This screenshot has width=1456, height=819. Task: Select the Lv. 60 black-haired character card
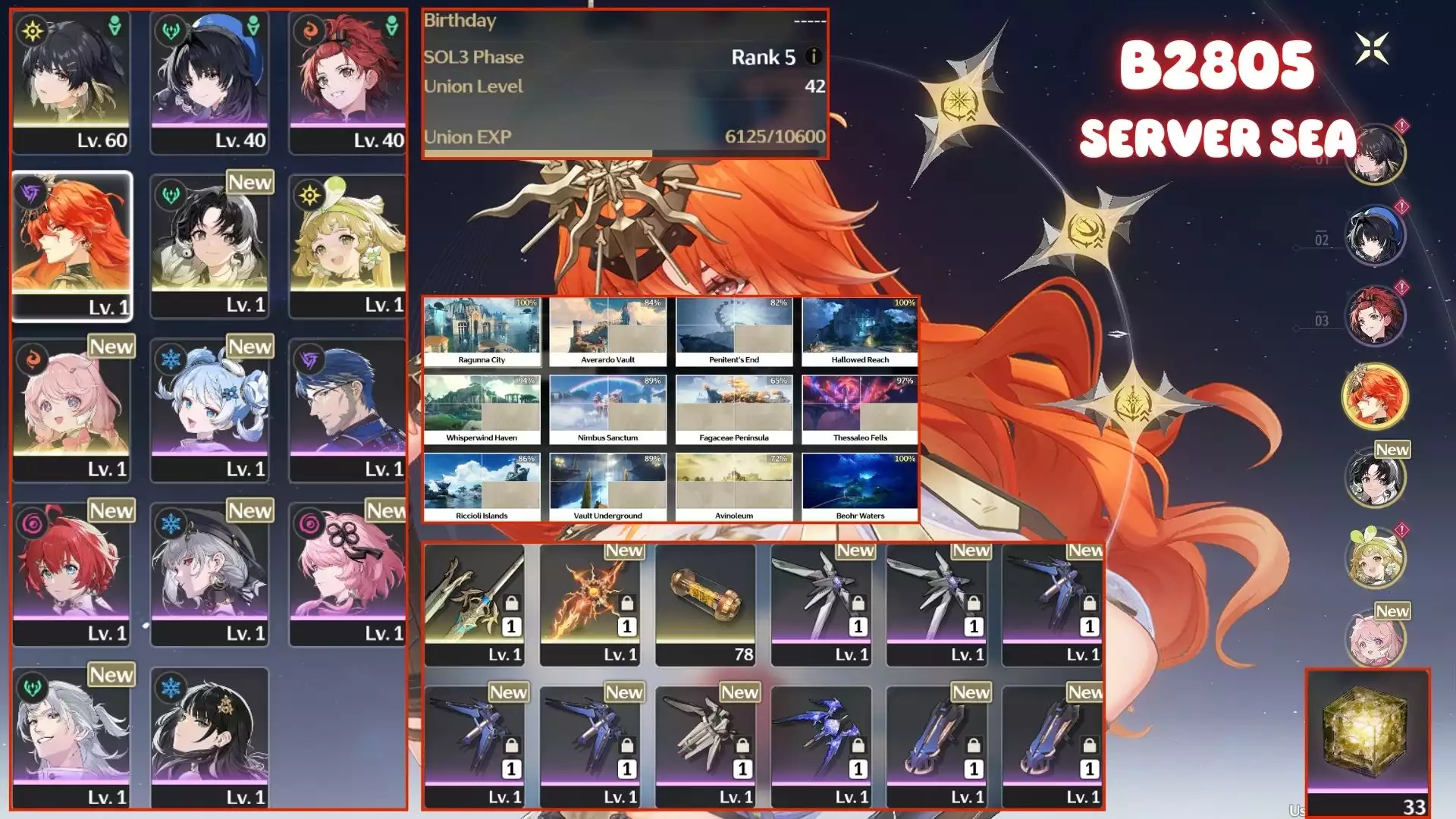point(71,82)
